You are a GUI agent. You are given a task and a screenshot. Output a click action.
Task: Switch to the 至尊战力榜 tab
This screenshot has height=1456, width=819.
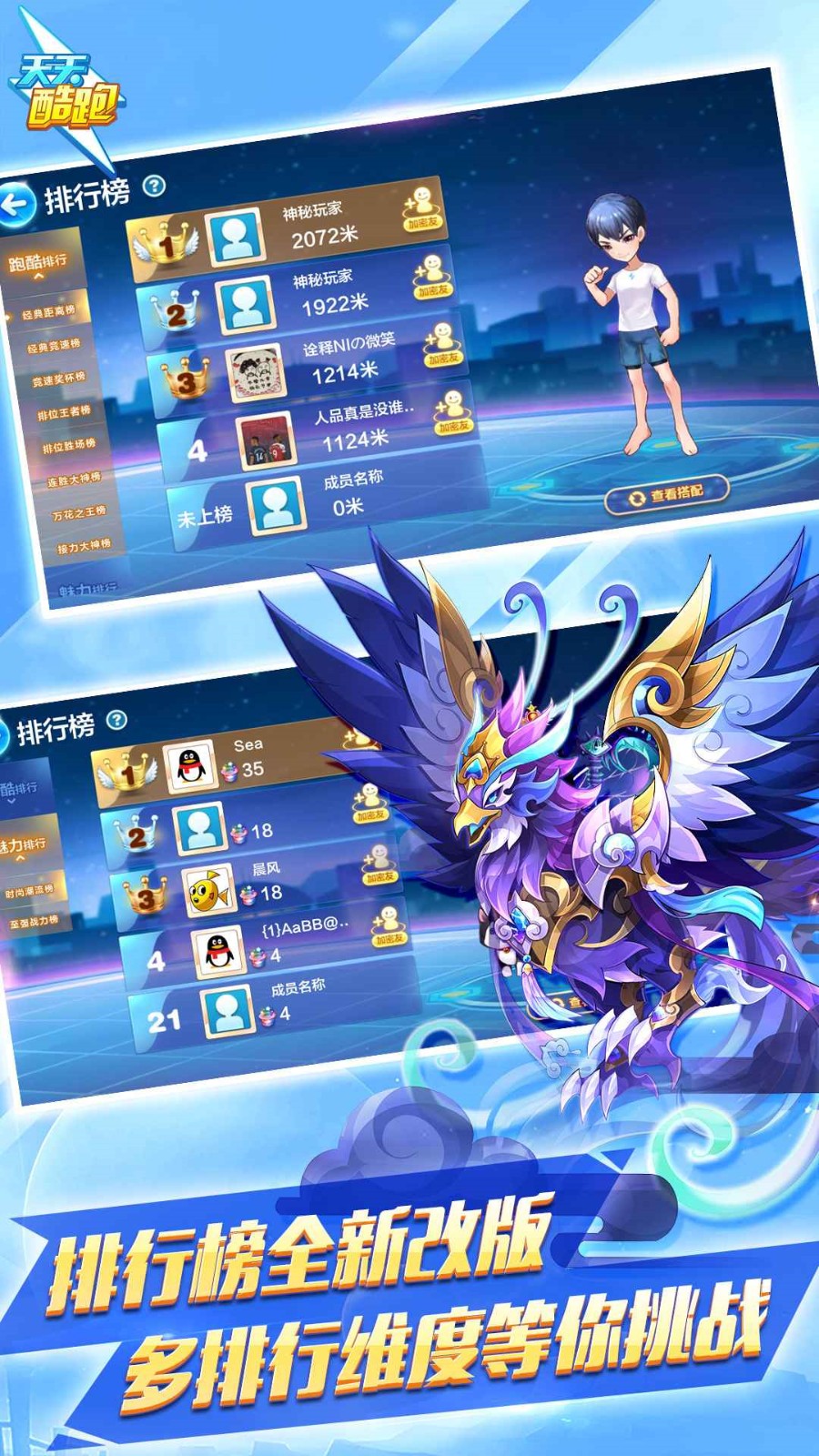34,922
